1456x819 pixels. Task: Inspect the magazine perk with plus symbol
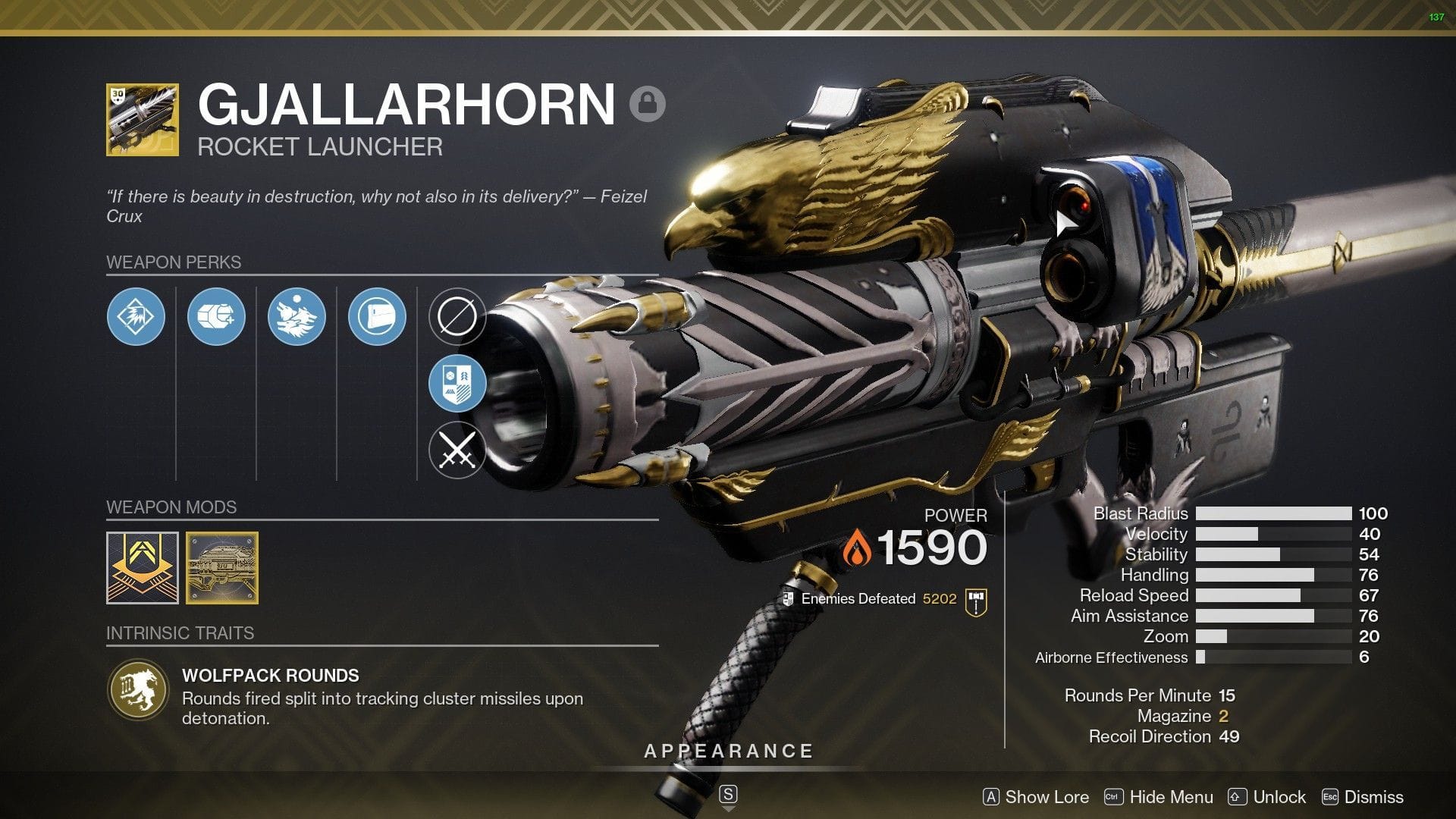tap(216, 318)
